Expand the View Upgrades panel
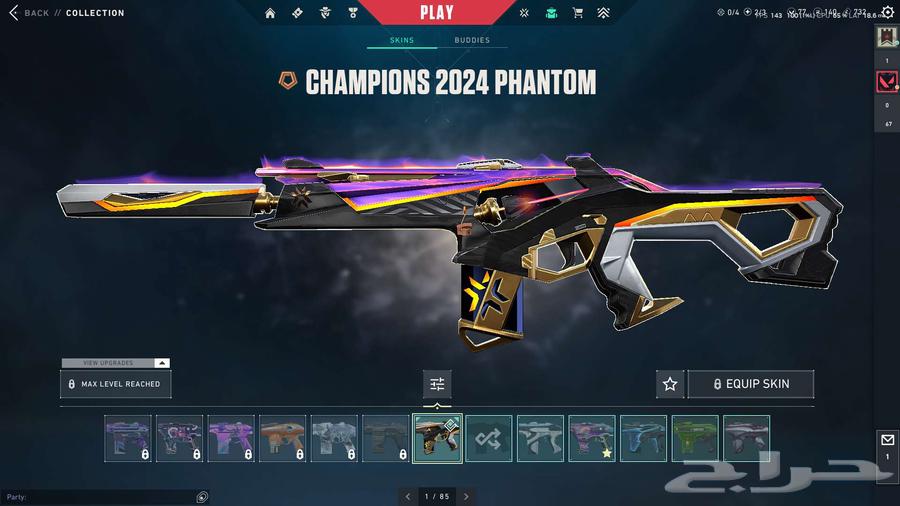 (x=115, y=363)
